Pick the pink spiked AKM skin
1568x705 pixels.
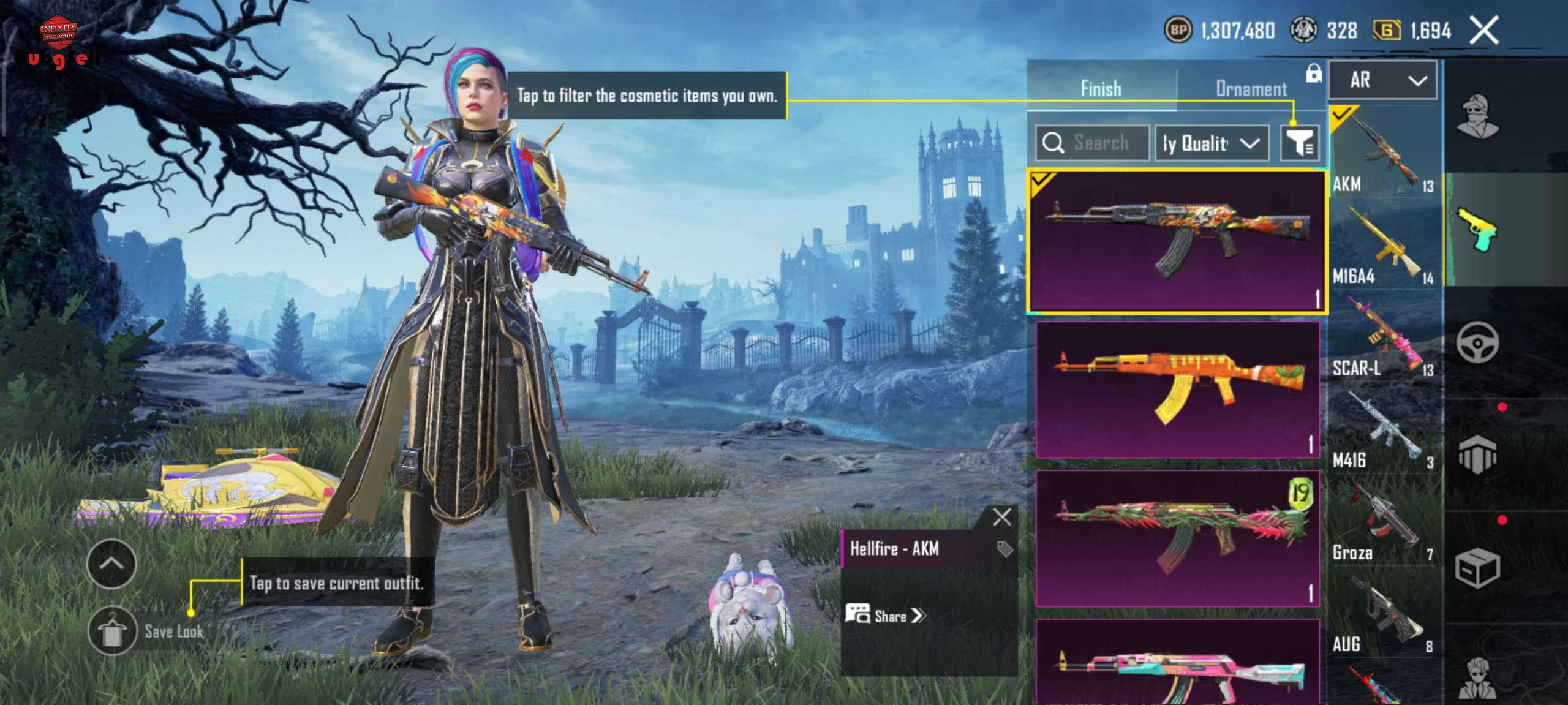[1177, 538]
